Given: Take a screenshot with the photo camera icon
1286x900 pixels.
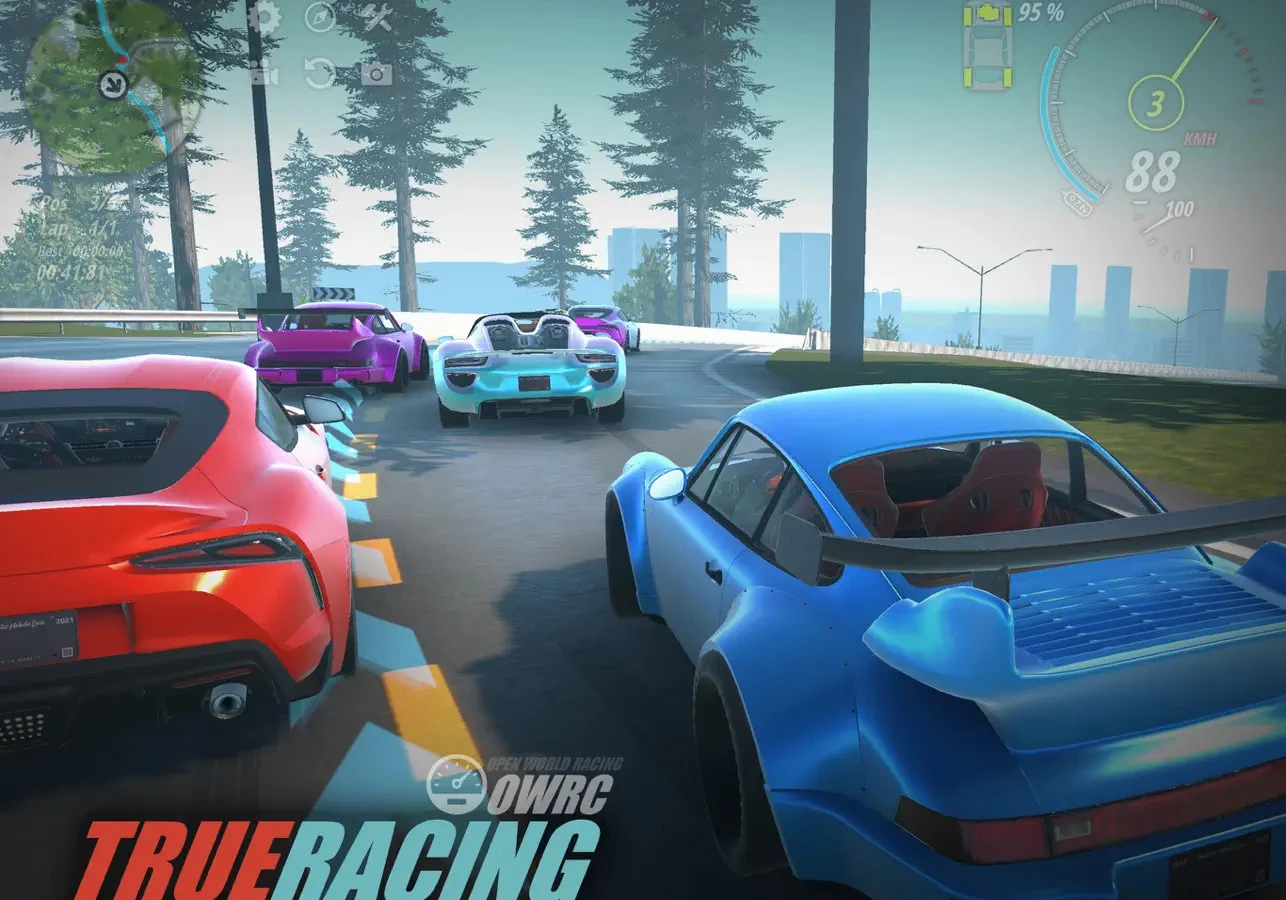Looking at the screenshot, I should 376,73.
